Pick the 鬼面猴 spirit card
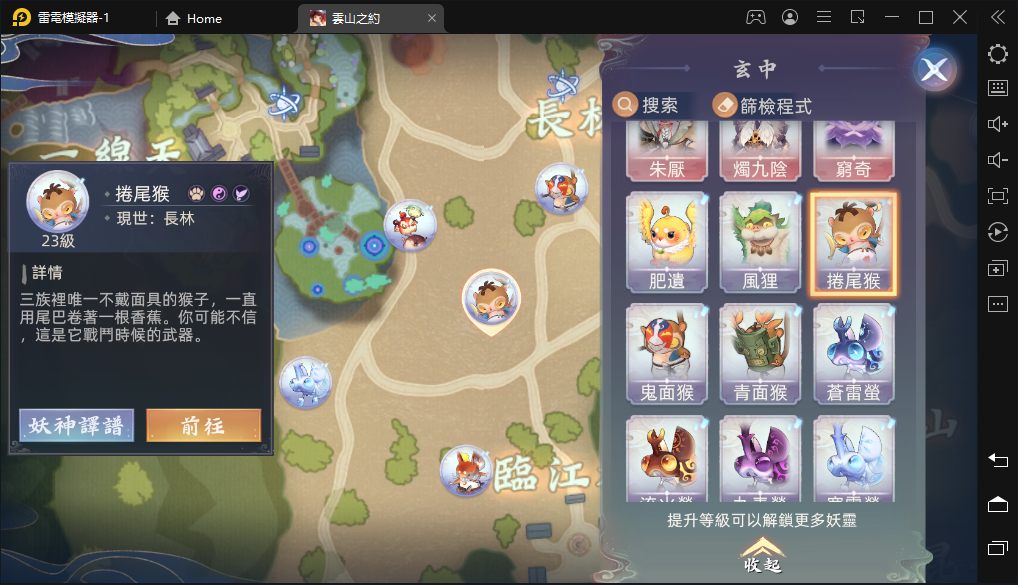The image size is (1018, 585). pyautogui.click(x=667, y=354)
